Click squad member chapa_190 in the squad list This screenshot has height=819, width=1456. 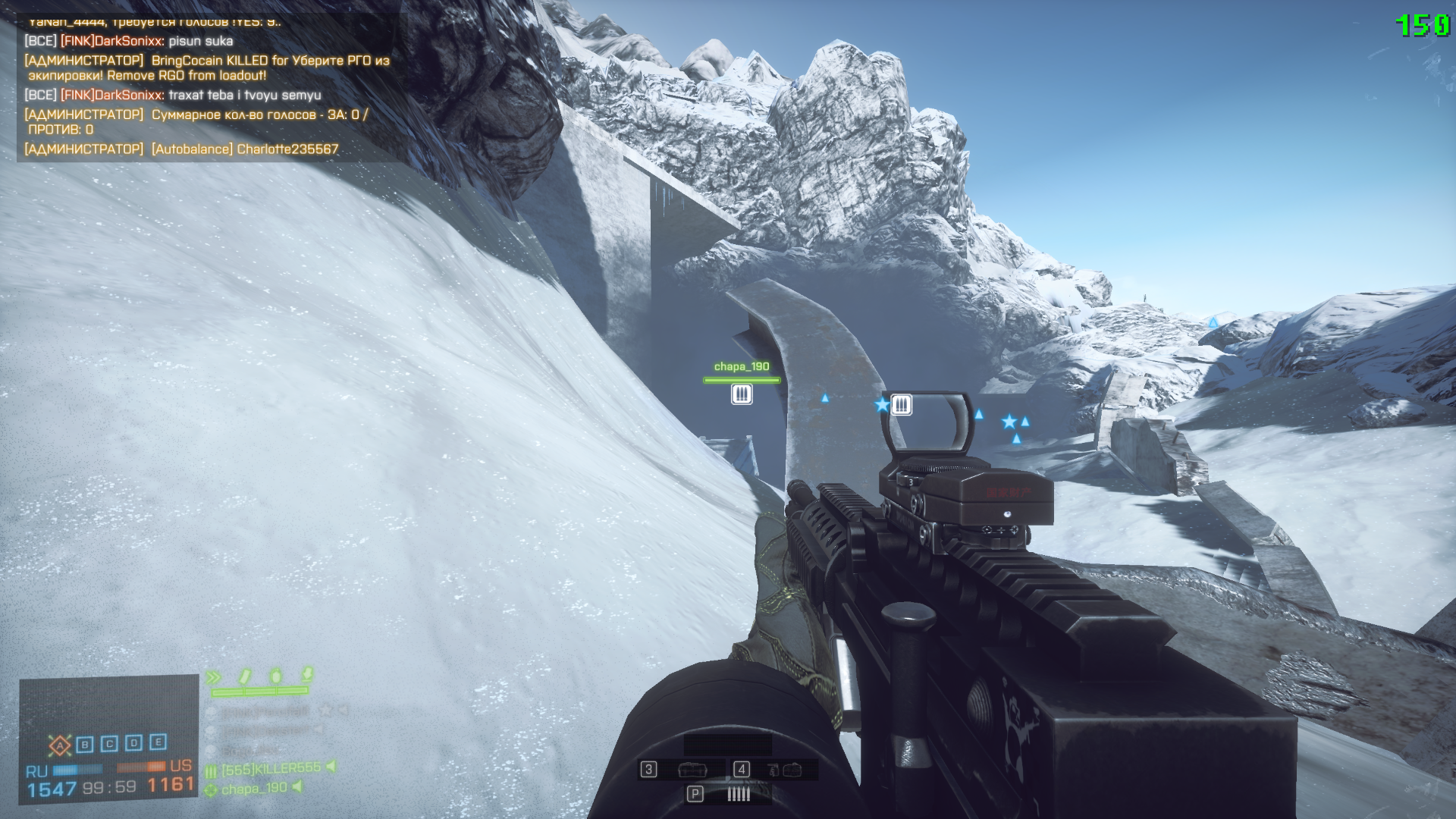[254, 789]
